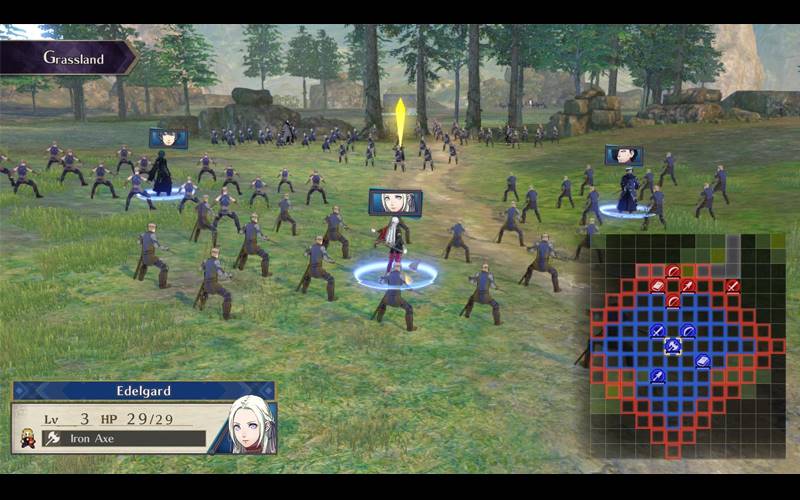
Task: Select the blue axe unit on the minimap
Action: [673, 346]
